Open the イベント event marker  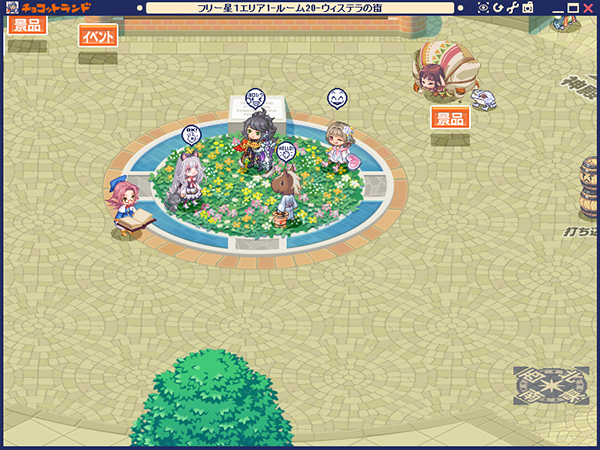pyautogui.click(x=98, y=36)
